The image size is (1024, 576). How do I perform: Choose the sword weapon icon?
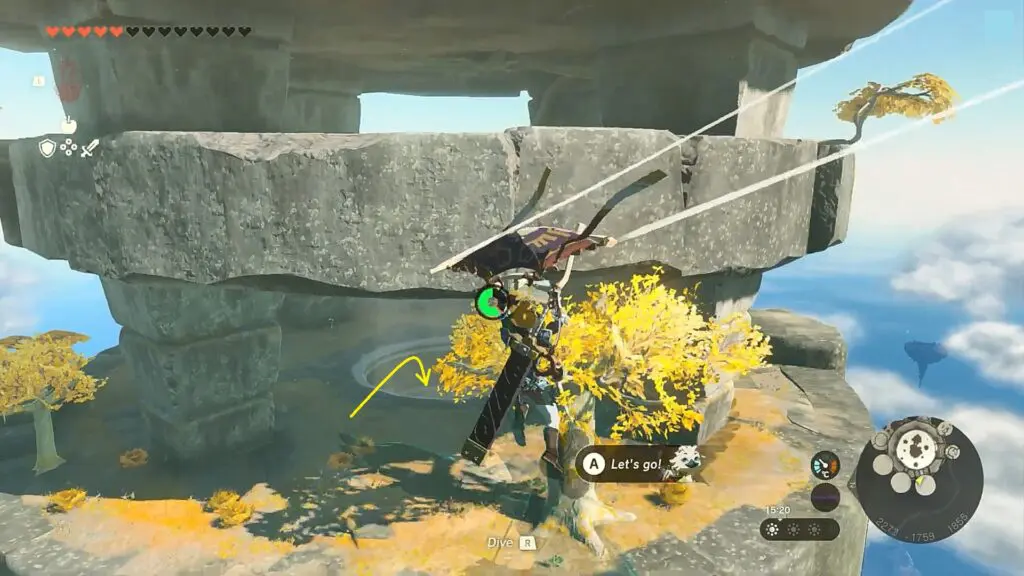coord(90,148)
